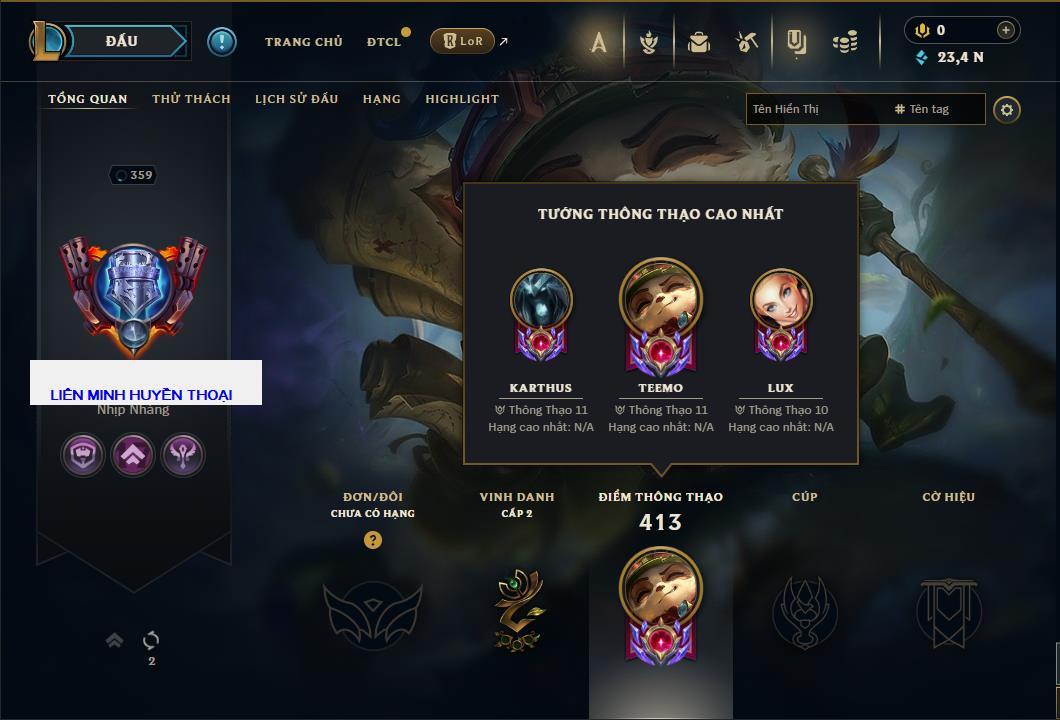Screen dimensions: 1060x720
Task: Add RP with the plus button
Action: [x=1006, y=30]
